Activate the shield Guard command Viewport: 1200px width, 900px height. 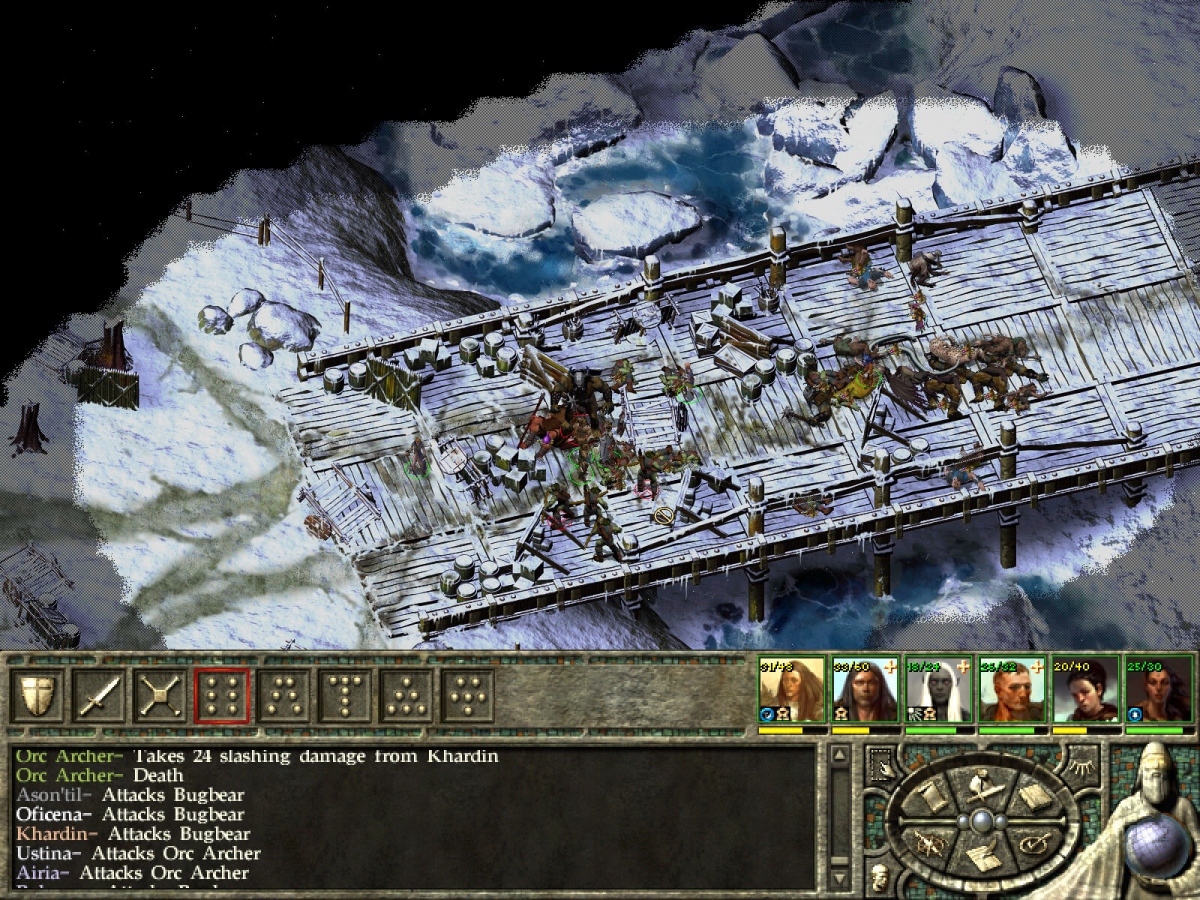click(37, 695)
